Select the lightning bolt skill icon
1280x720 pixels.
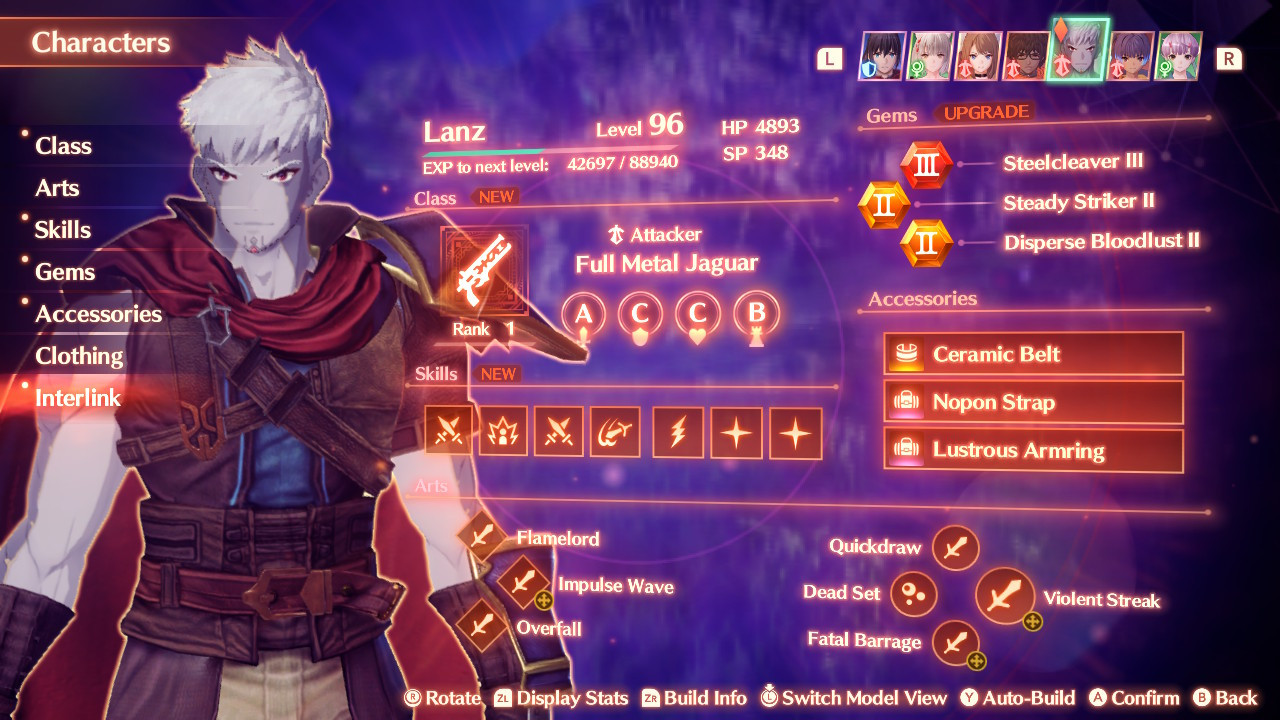(677, 433)
